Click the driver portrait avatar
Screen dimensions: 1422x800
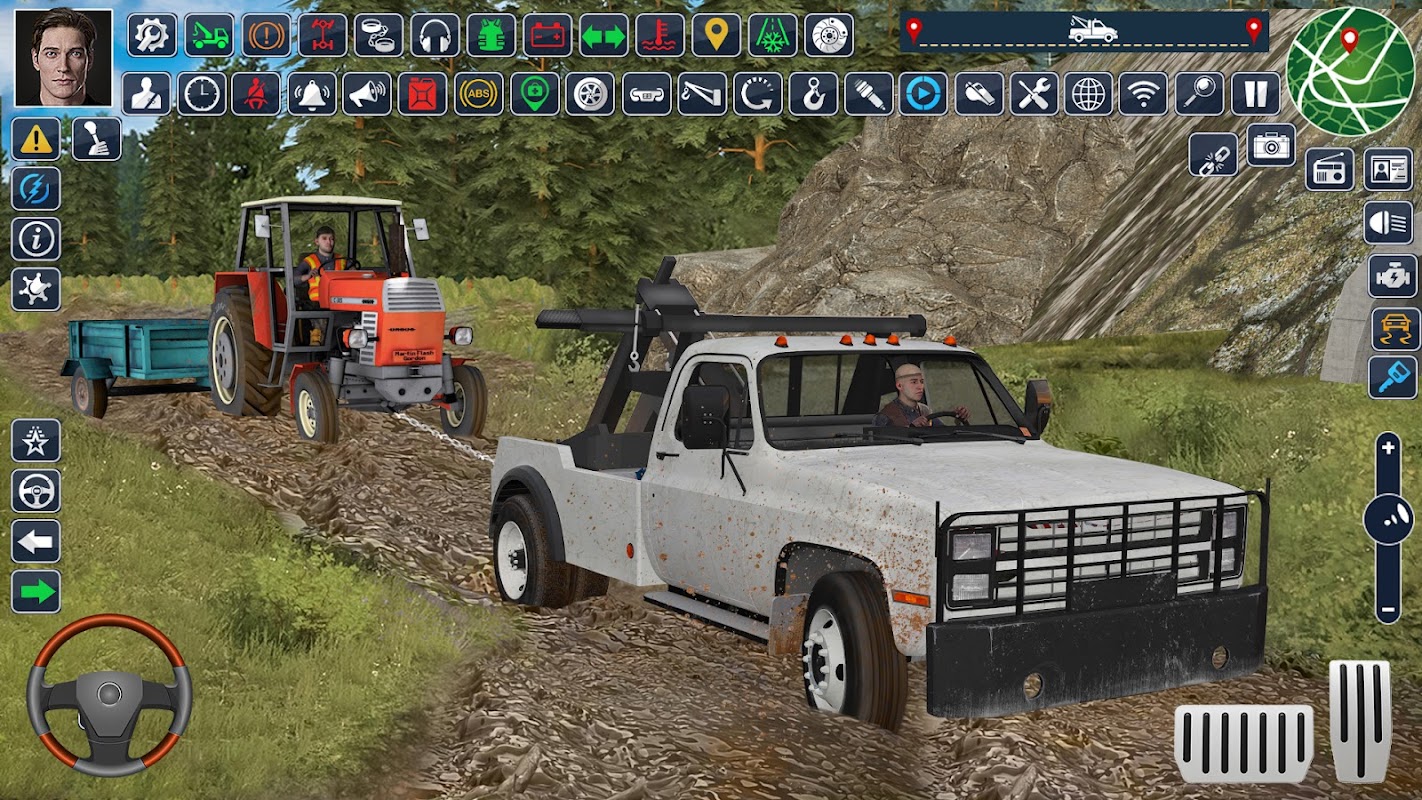coord(63,57)
